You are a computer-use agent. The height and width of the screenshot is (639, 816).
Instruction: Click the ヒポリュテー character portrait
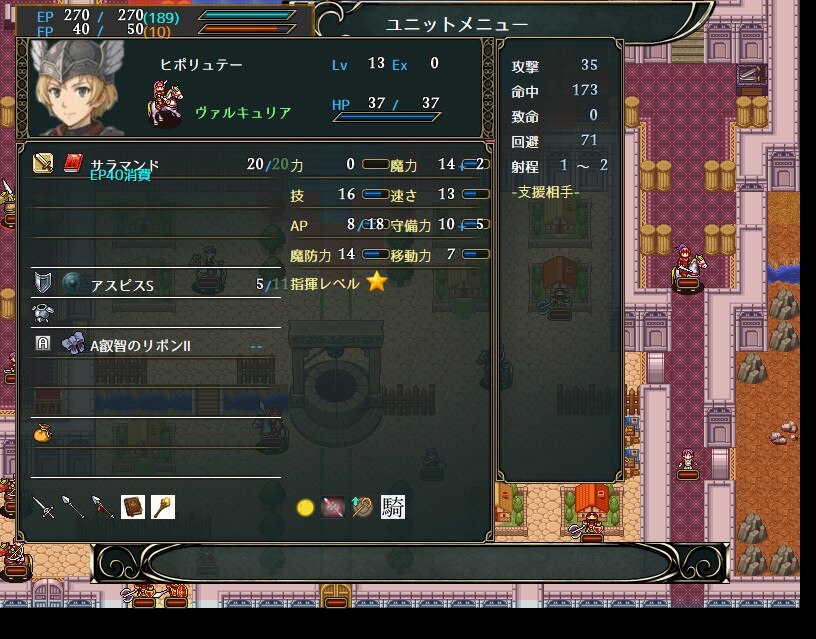pos(77,88)
